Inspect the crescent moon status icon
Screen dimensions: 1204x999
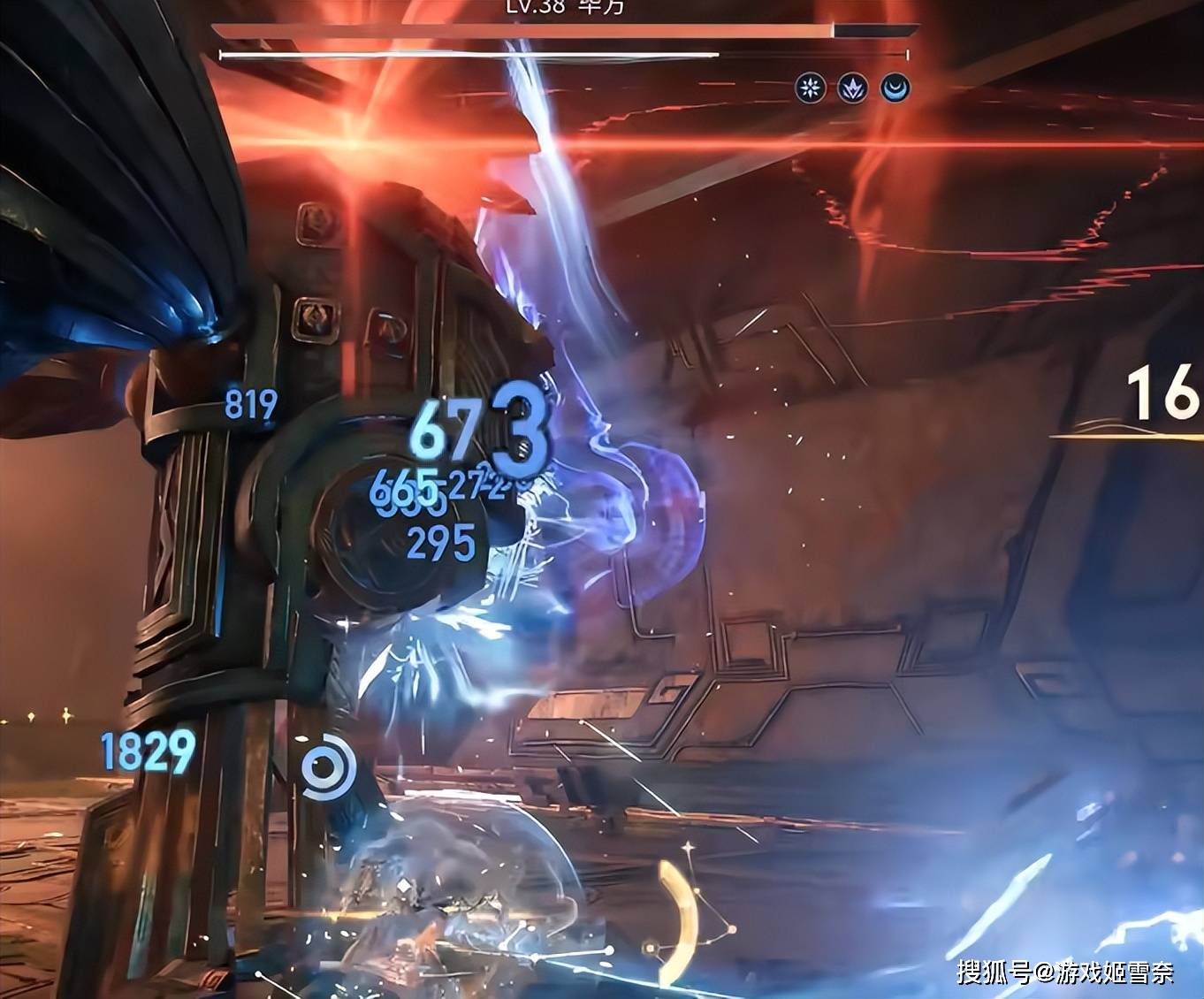(x=895, y=88)
